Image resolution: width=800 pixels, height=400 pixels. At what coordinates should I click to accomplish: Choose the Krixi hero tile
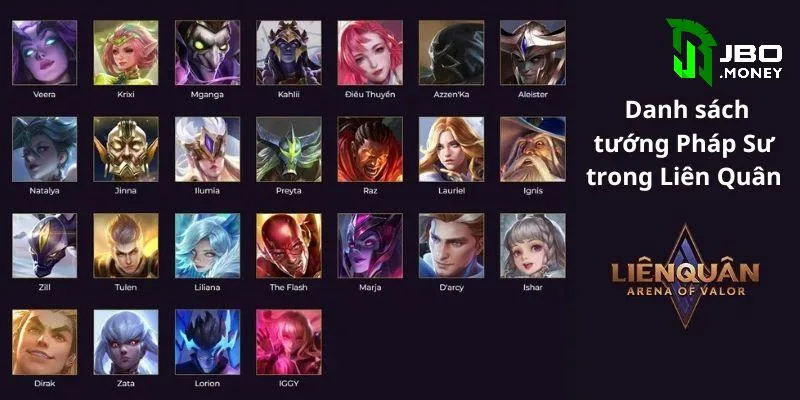click(x=126, y=52)
